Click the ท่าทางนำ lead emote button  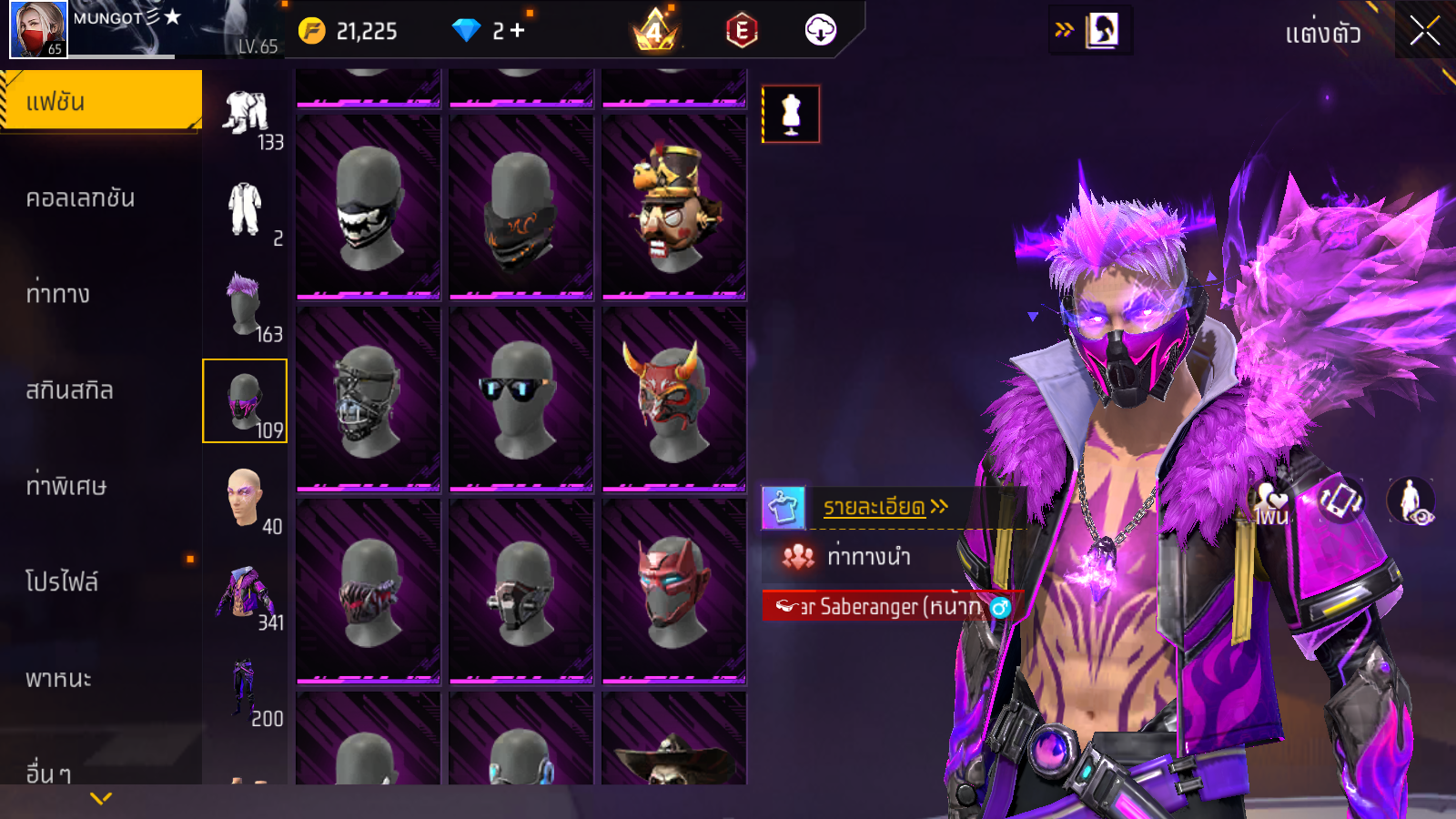pyautogui.click(x=867, y=557)
